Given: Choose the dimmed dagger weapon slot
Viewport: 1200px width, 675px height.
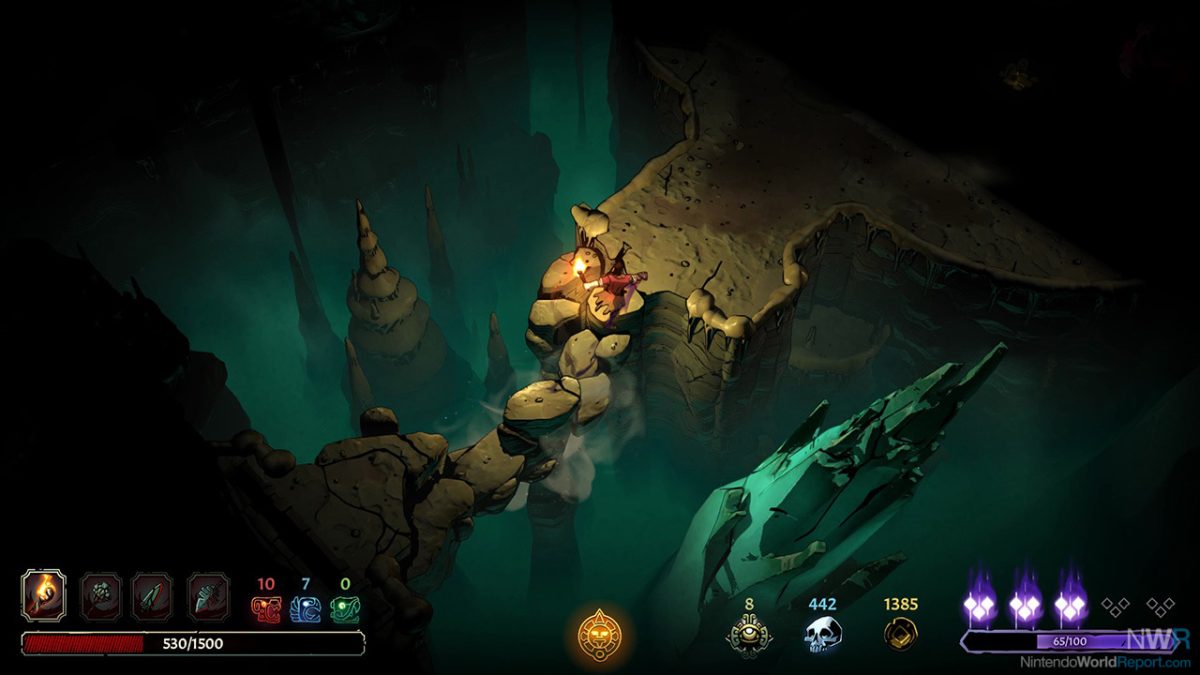Looking at the screenshot, I should (x=153, y=596).
